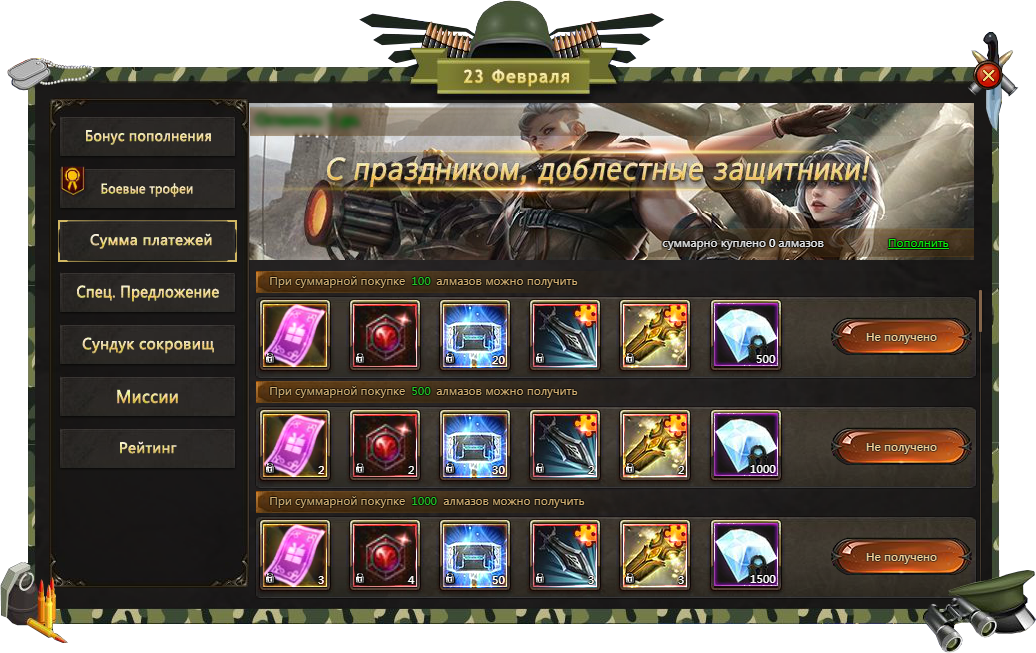Claim the 100 diamonds tier reward button
Image resolution: width=1036 pixels, height=653 pixels.
coord(901,337)
